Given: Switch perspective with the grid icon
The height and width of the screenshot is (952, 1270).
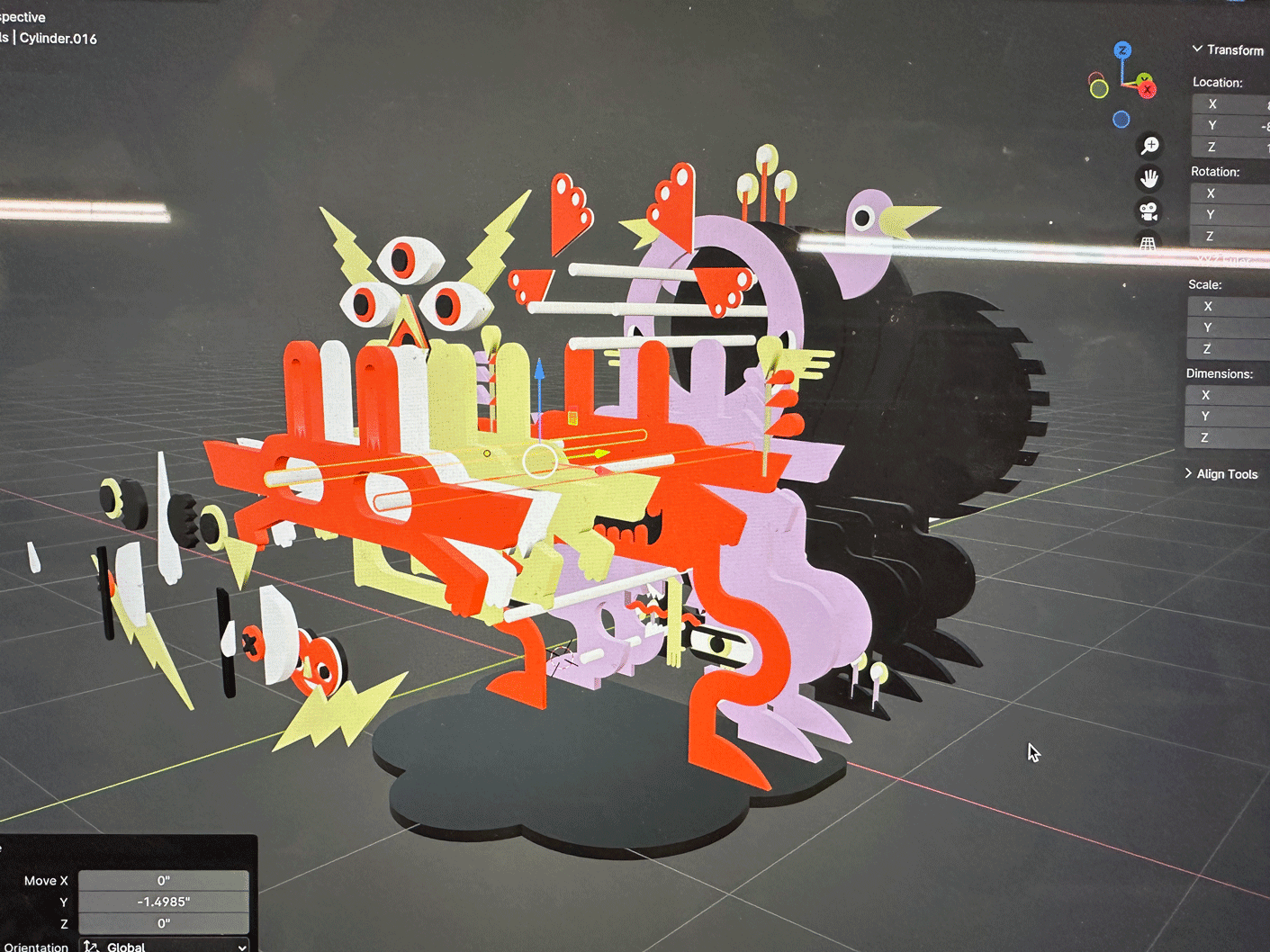Looking at the screenshot, I should tap(1148, 243).
